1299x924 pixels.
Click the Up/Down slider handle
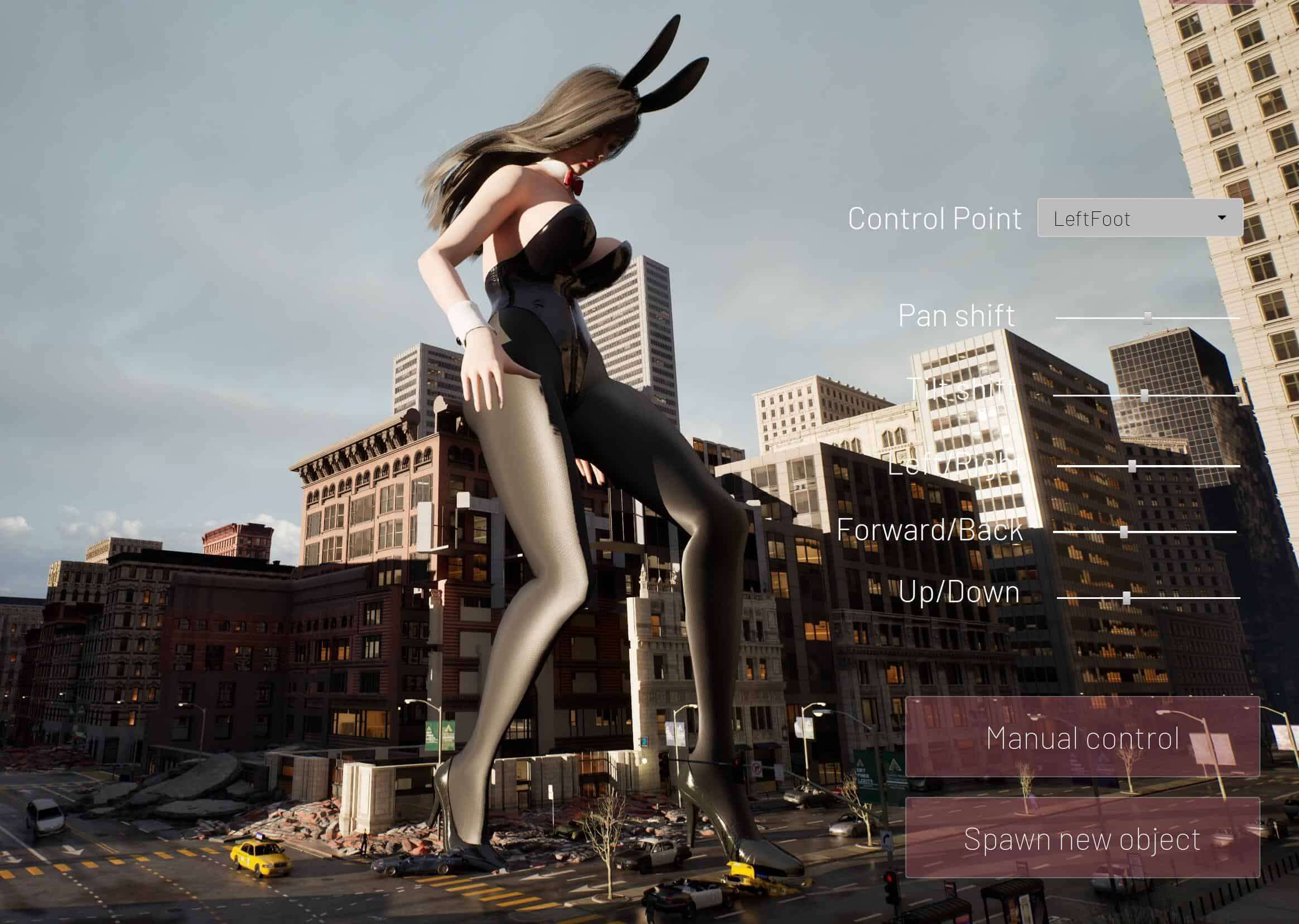click(x=1126, y=598)
